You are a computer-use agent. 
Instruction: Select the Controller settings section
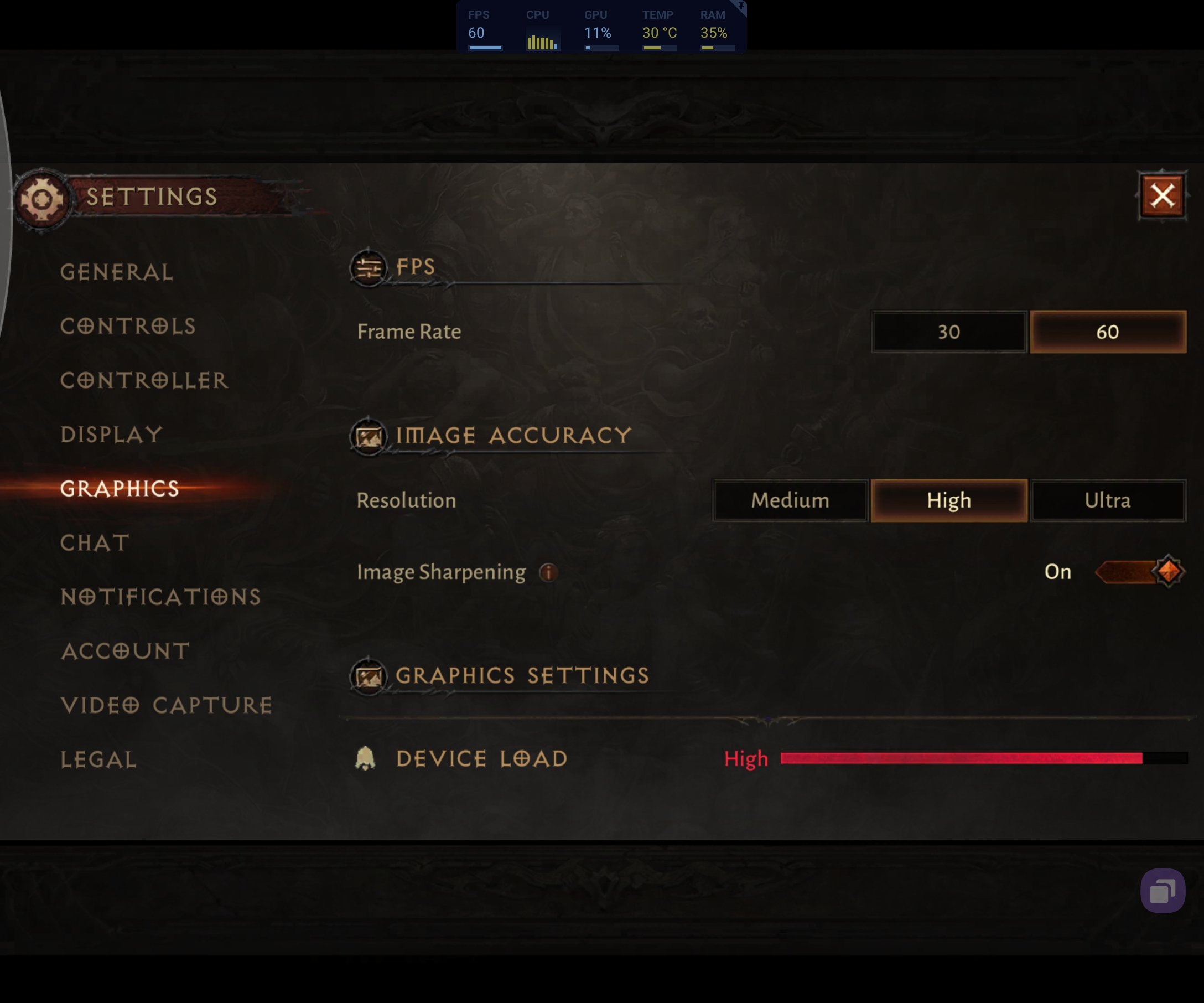[144, 380]
